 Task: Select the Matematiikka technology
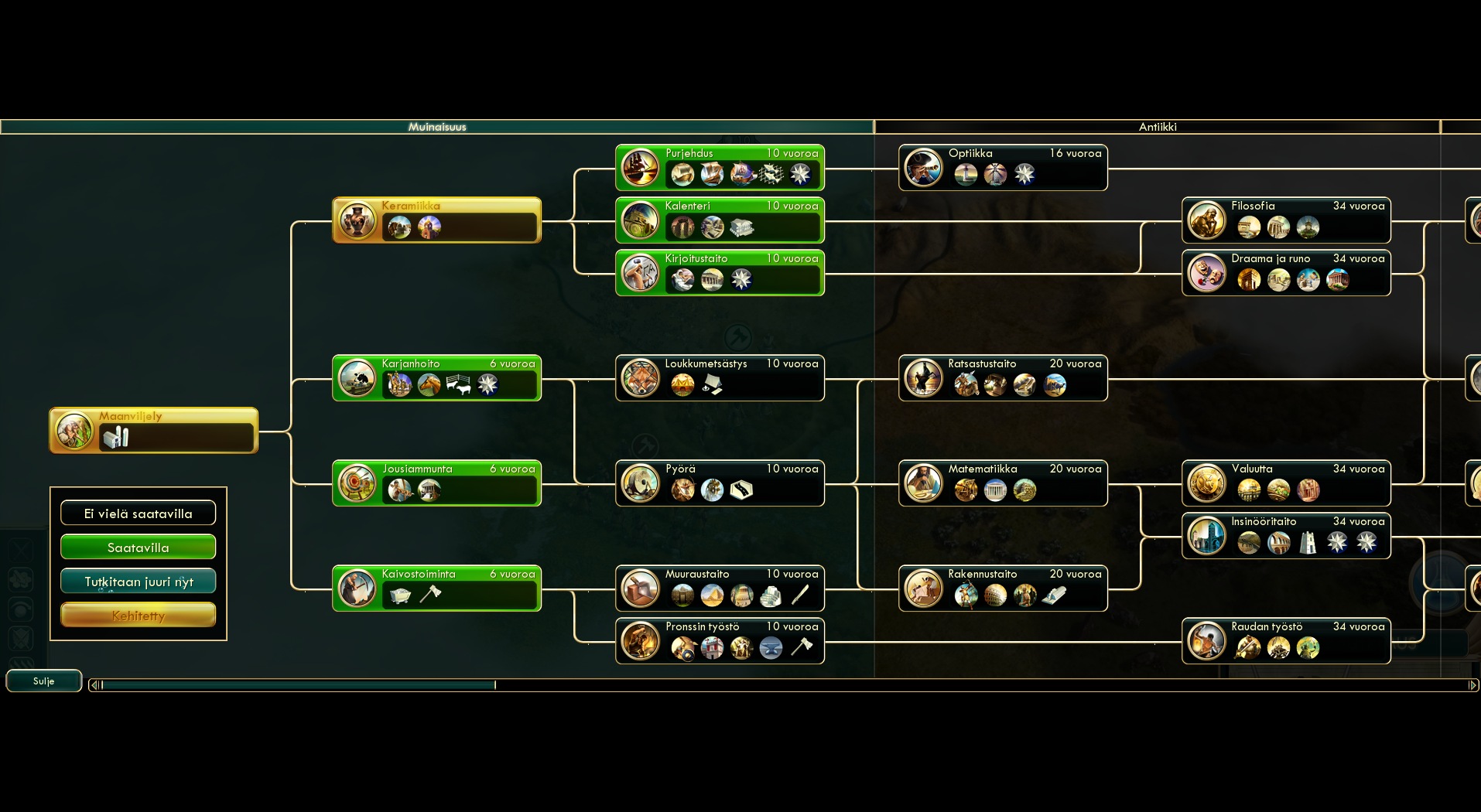(x=1002, y=483)
